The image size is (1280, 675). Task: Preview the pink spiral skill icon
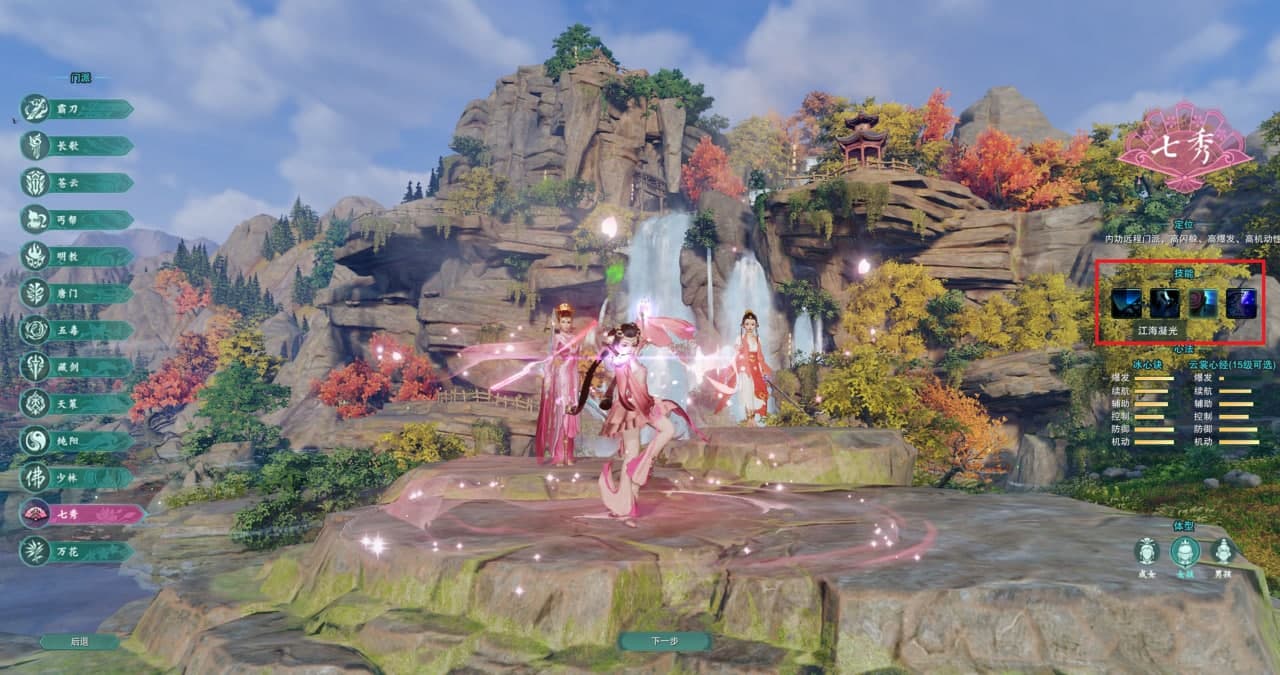1203,303
